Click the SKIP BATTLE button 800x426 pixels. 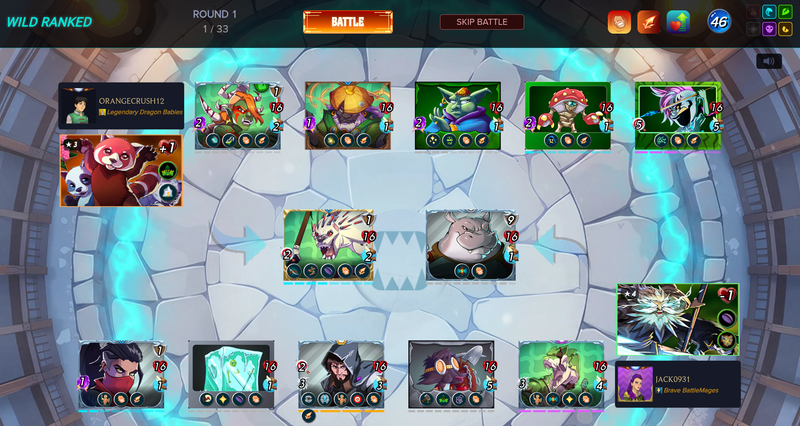pyautogui.click(x=481, y=22)
